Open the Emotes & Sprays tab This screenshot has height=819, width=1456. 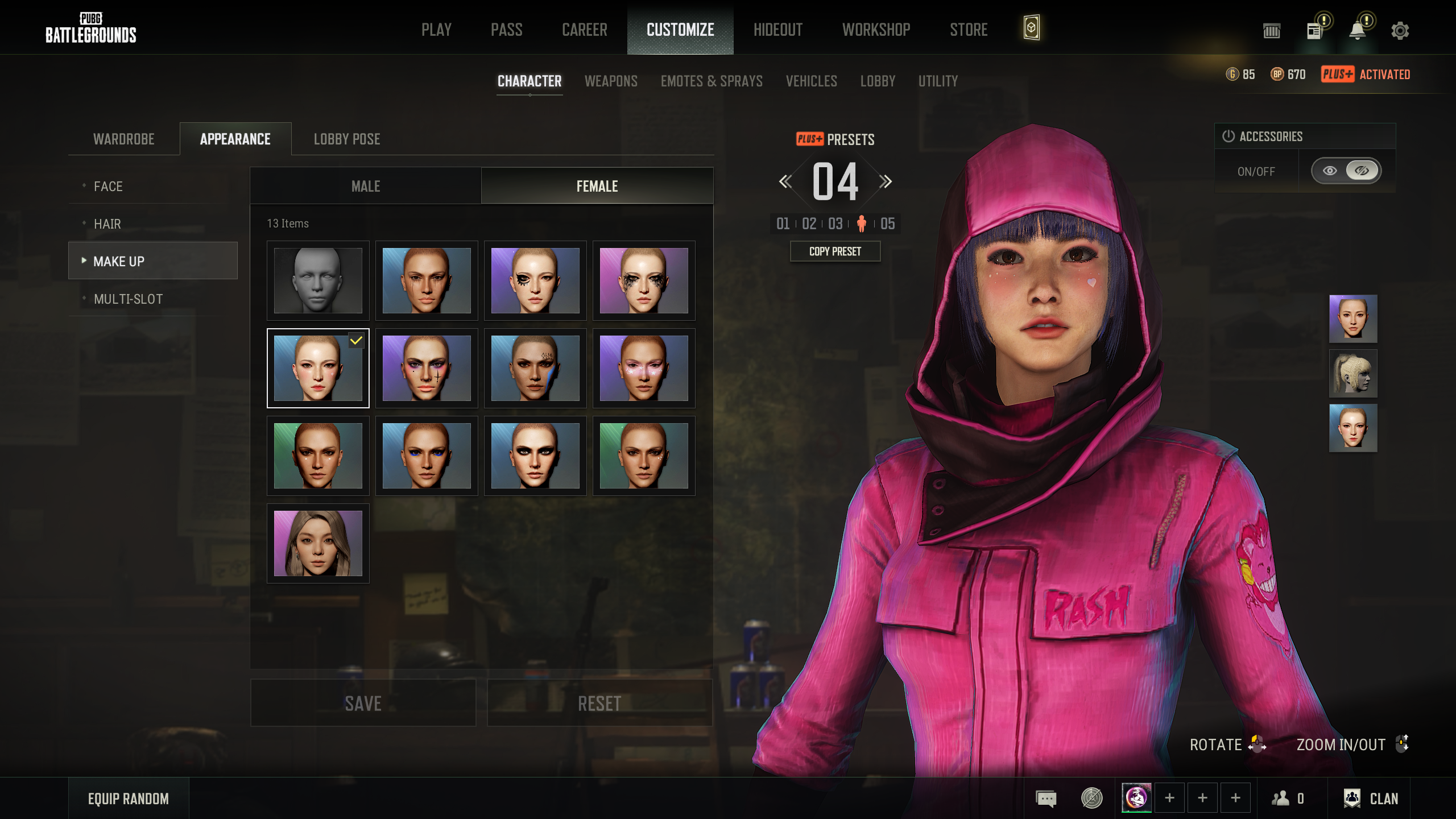coord(712,81)
